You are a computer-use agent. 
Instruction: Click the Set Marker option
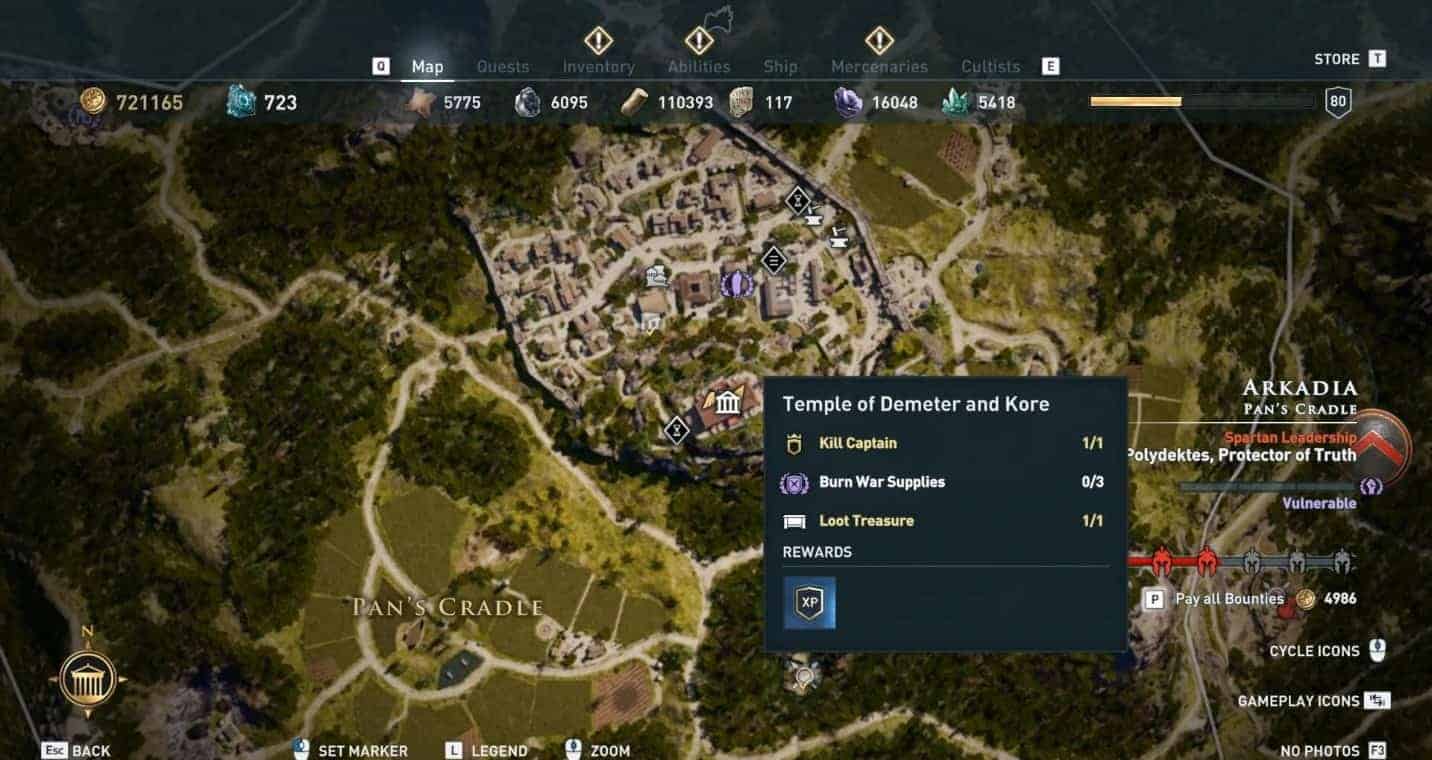tap(362, 750)
